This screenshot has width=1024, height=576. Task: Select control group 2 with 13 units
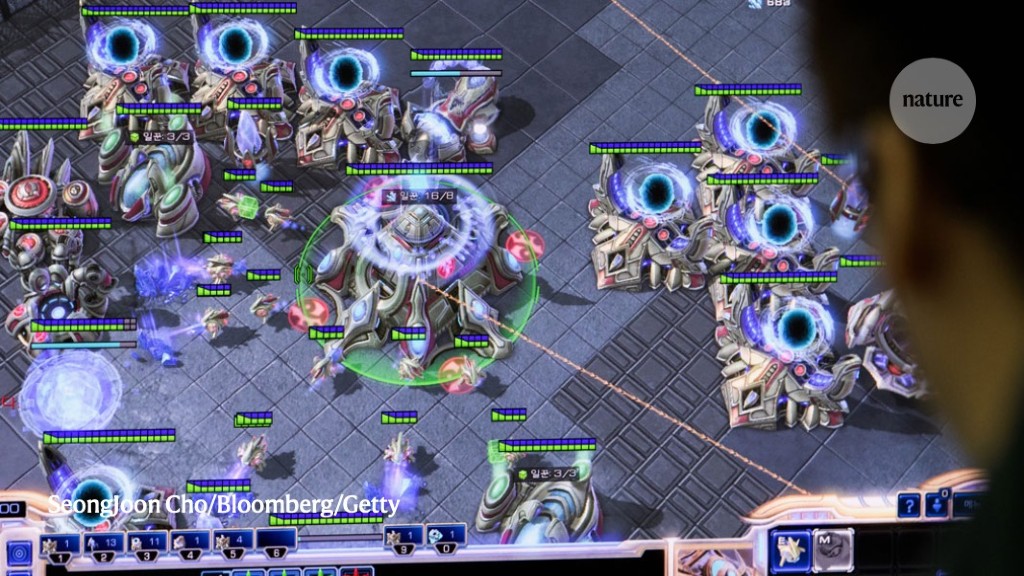[x=99, y=547]
